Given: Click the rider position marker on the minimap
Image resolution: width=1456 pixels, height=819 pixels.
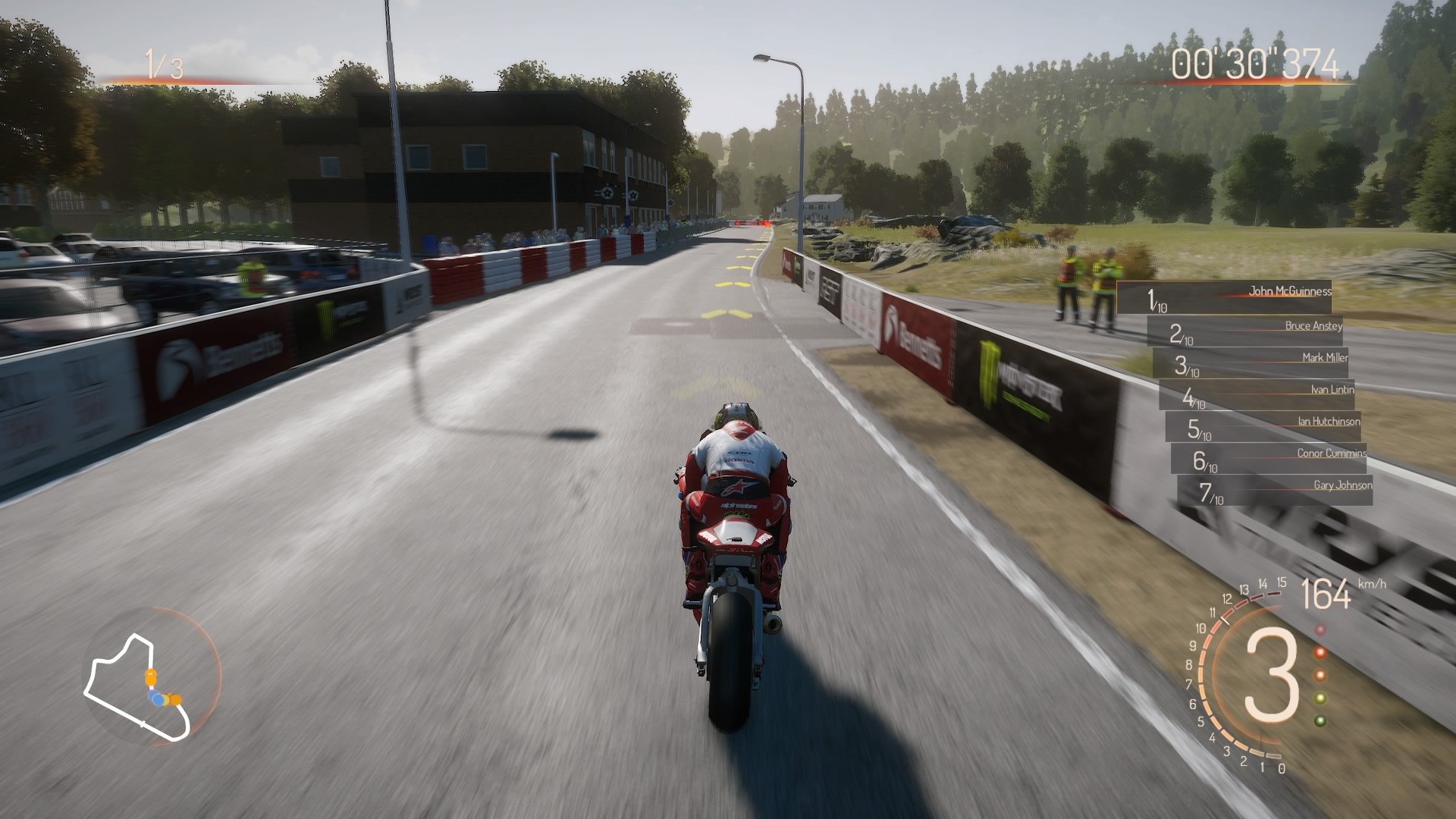Looking at the screenshot, I should [x=158, y=699].
